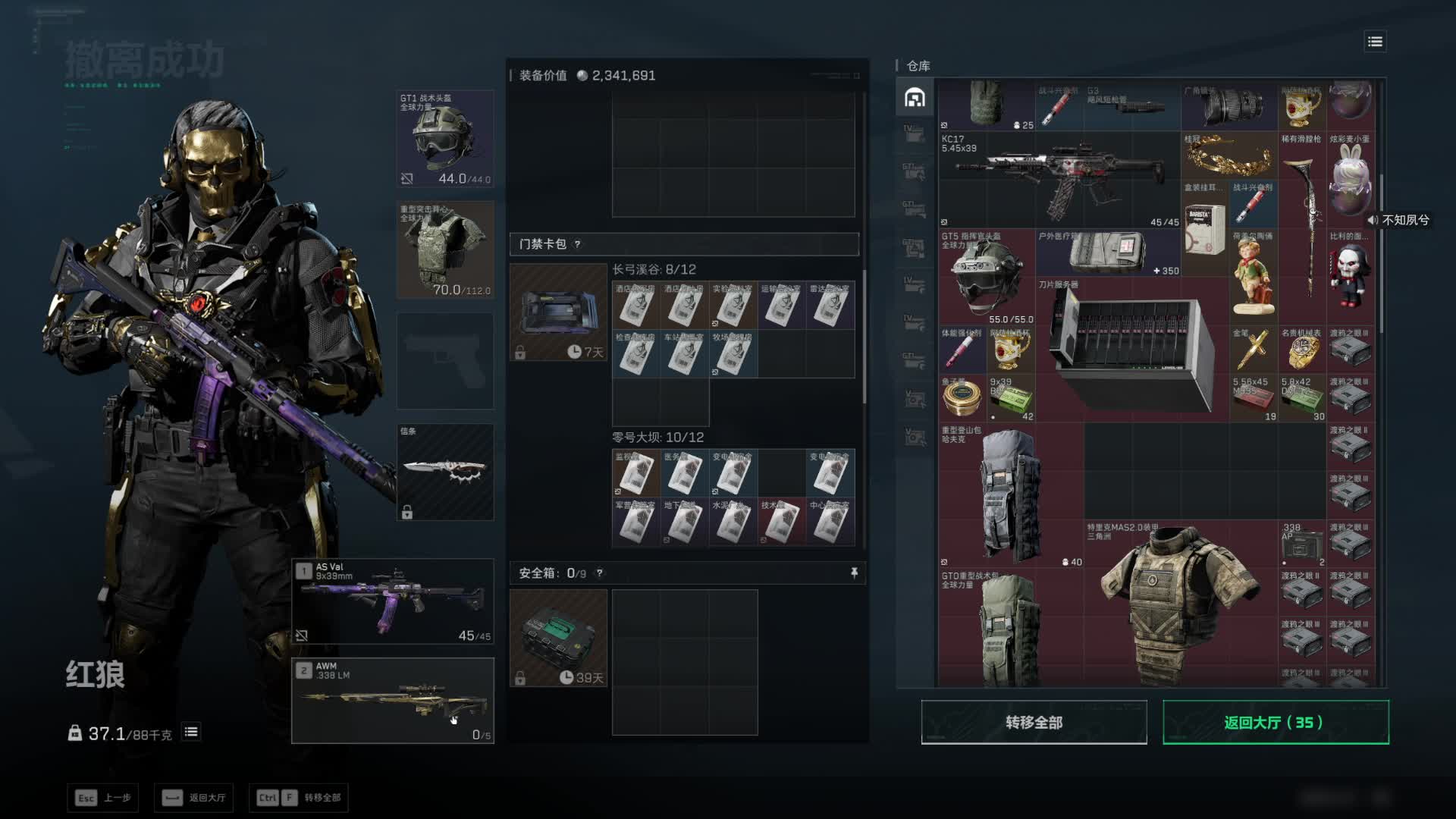Select the AWM sniper rifle slot
This screenshot has height=819, width=1456.
(x=393, y=701)
